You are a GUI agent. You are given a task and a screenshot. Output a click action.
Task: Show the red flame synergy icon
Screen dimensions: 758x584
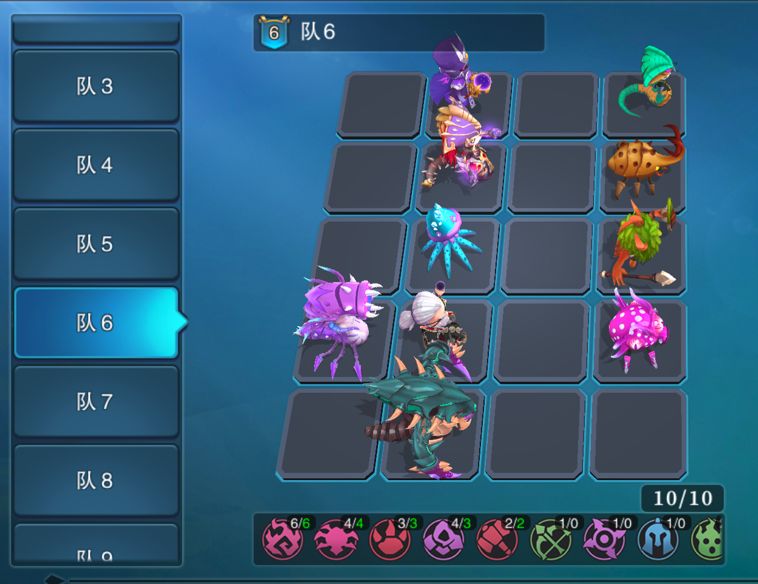(x=281, y=539)
